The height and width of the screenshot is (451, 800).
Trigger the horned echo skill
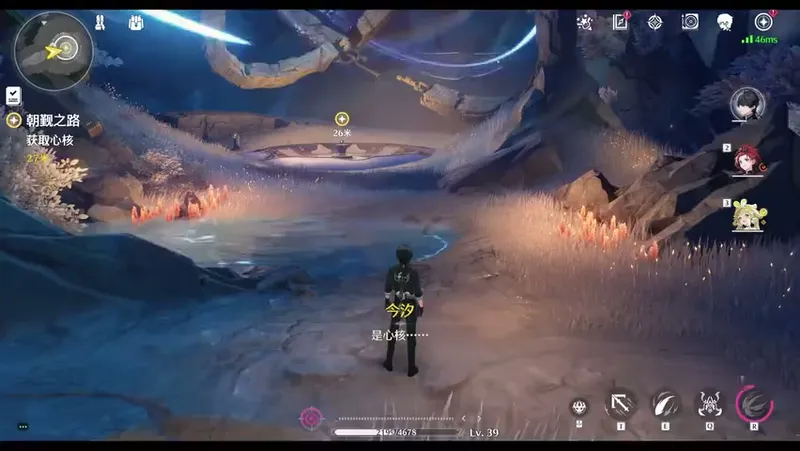[709, 403]
